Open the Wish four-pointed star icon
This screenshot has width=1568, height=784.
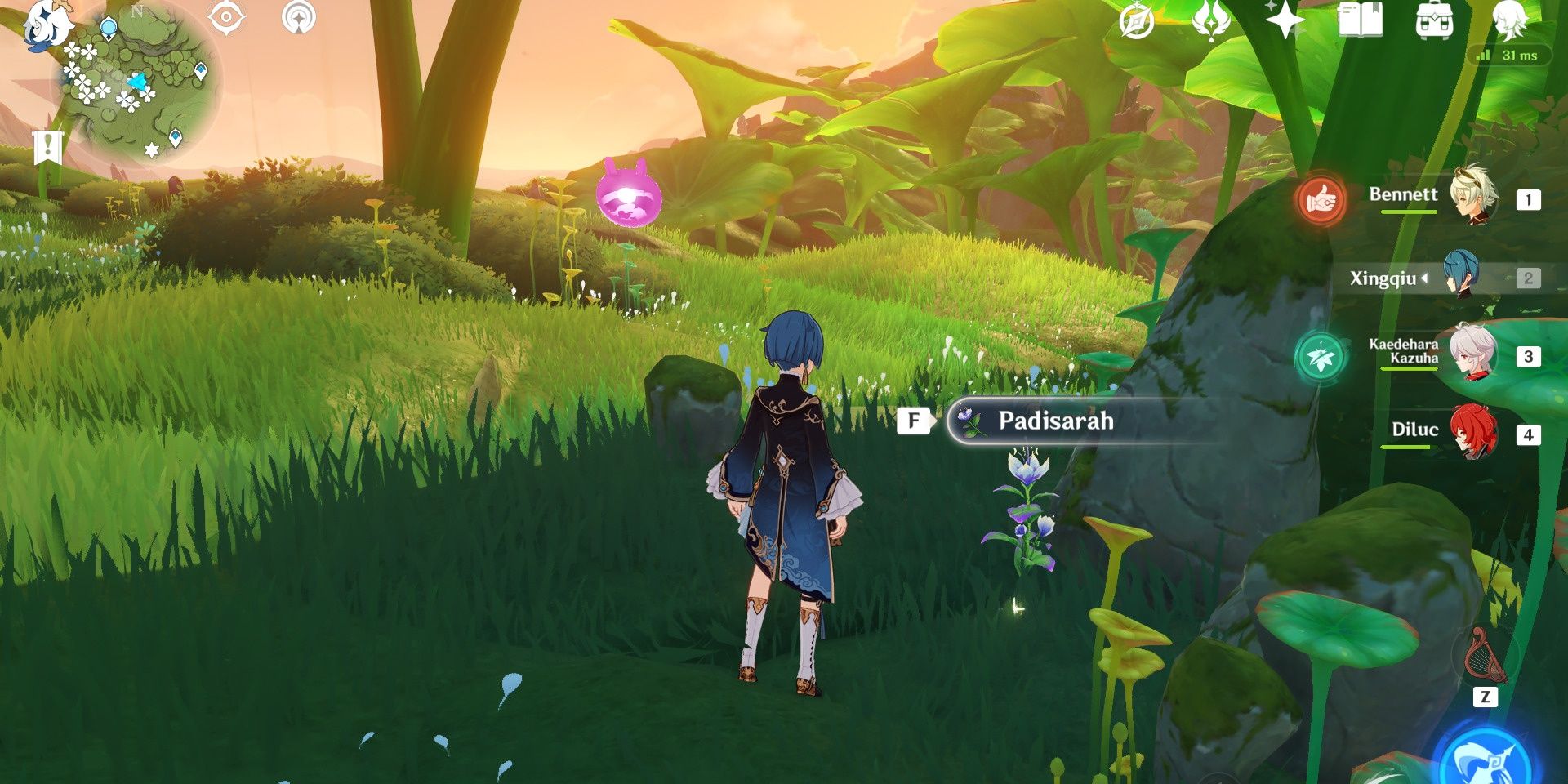[x=1284, y=20]
